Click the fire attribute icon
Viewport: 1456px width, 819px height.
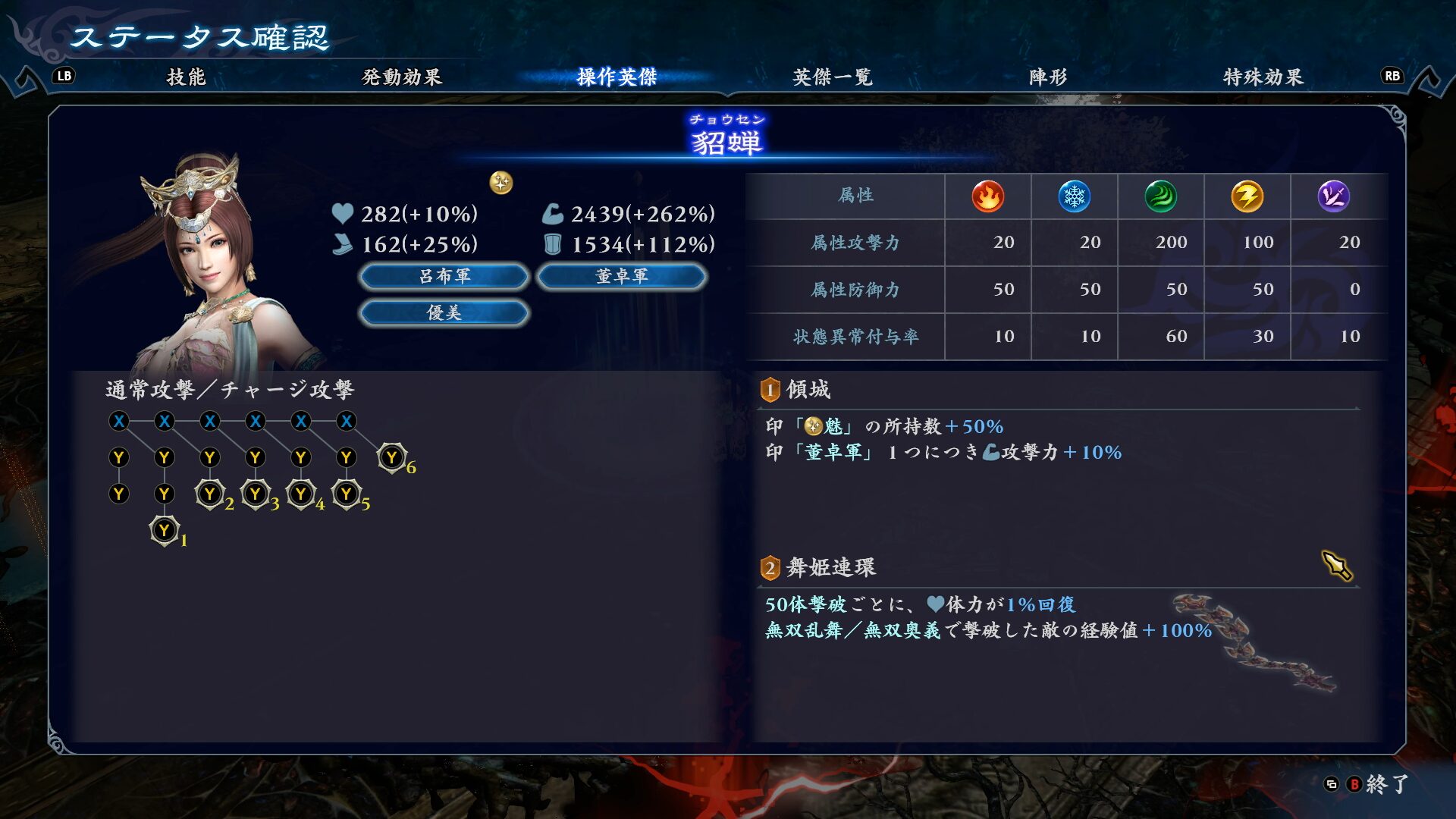tap(987, 196)
